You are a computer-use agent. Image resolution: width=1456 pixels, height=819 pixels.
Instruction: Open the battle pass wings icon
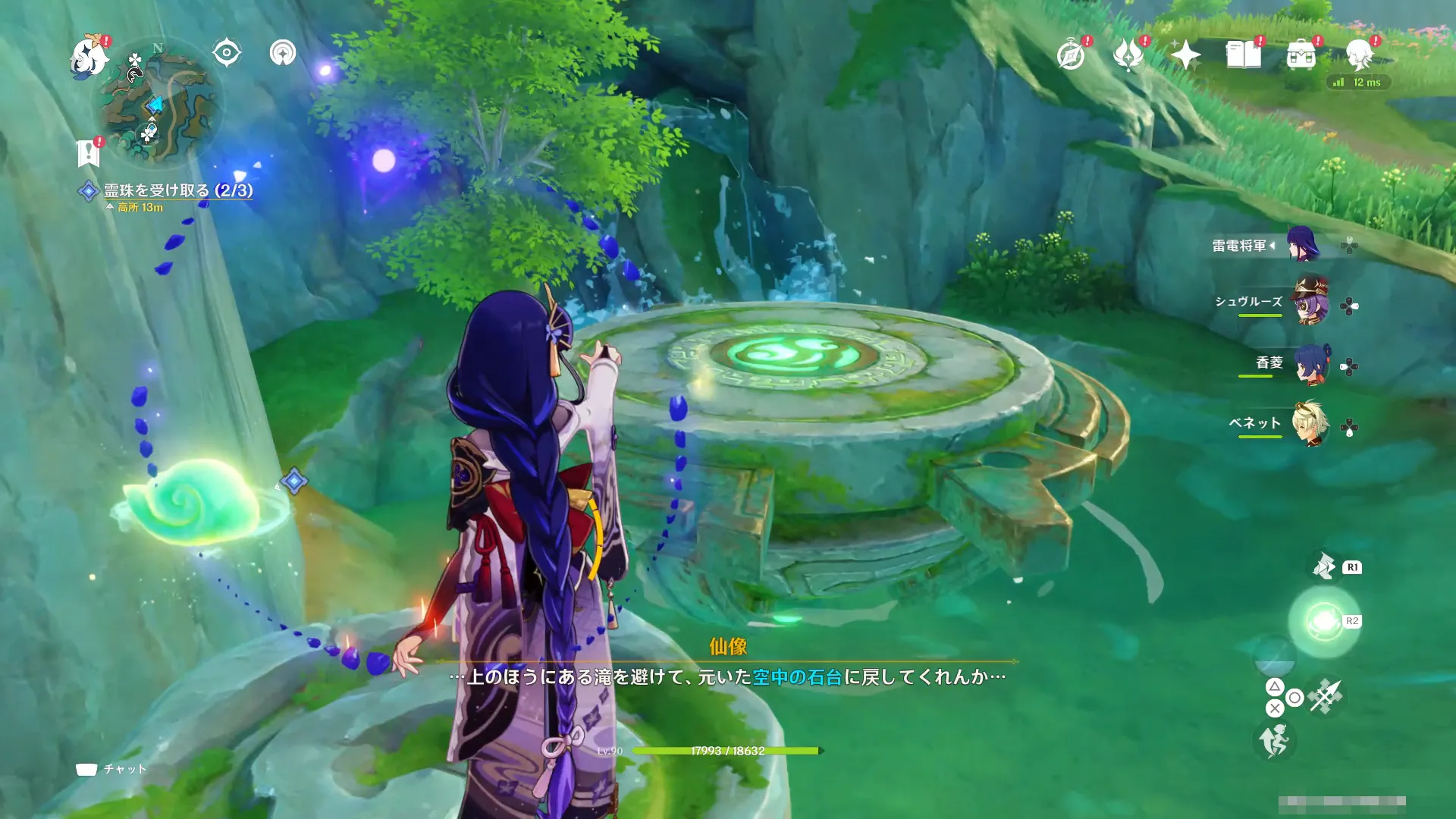pos(1128,55)
